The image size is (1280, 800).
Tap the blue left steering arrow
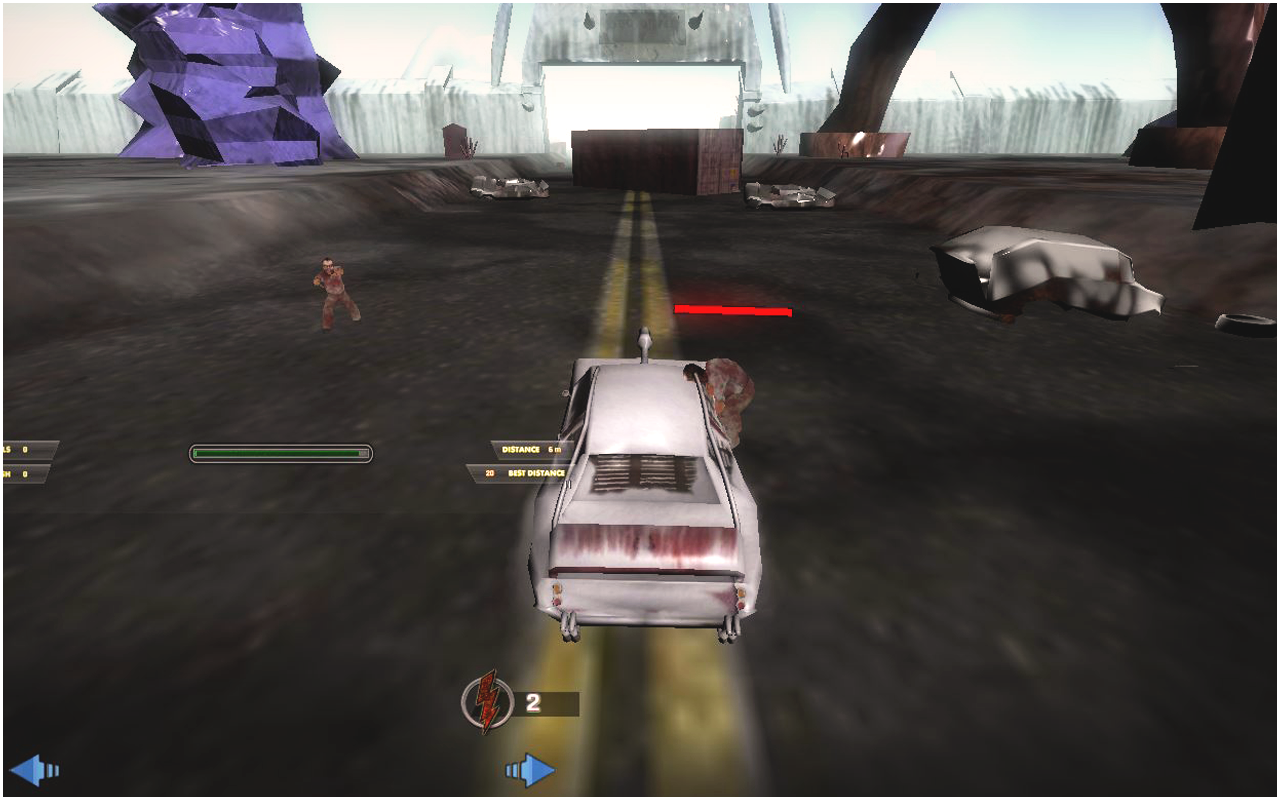pyautogui.click(x=32, y=770)
